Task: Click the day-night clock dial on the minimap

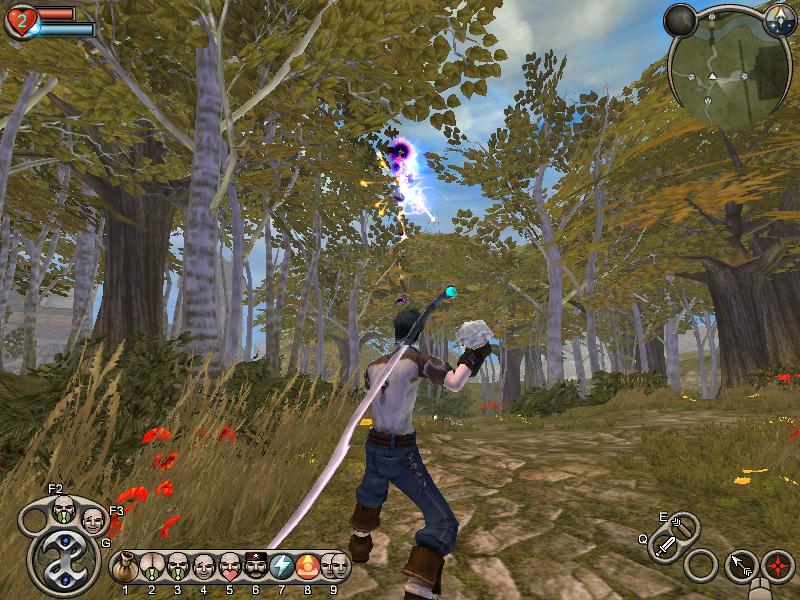Action: 779,17
